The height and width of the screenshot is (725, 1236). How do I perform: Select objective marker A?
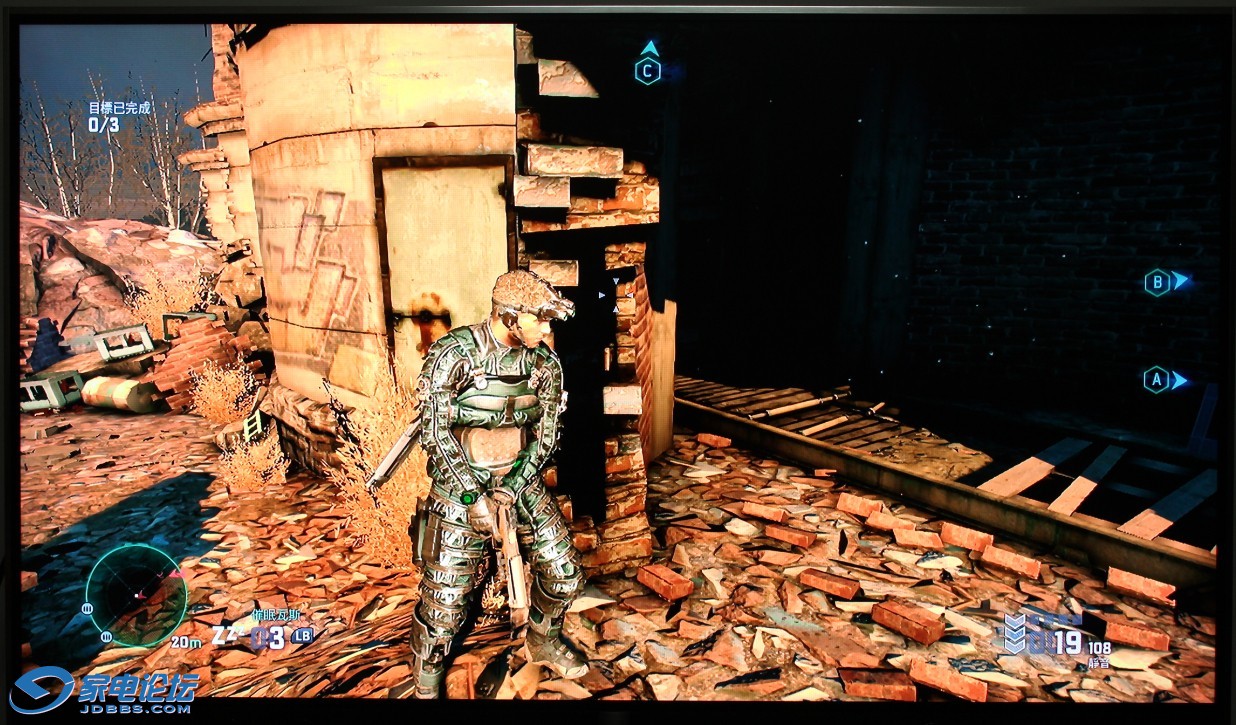[x=1157, y=380]
